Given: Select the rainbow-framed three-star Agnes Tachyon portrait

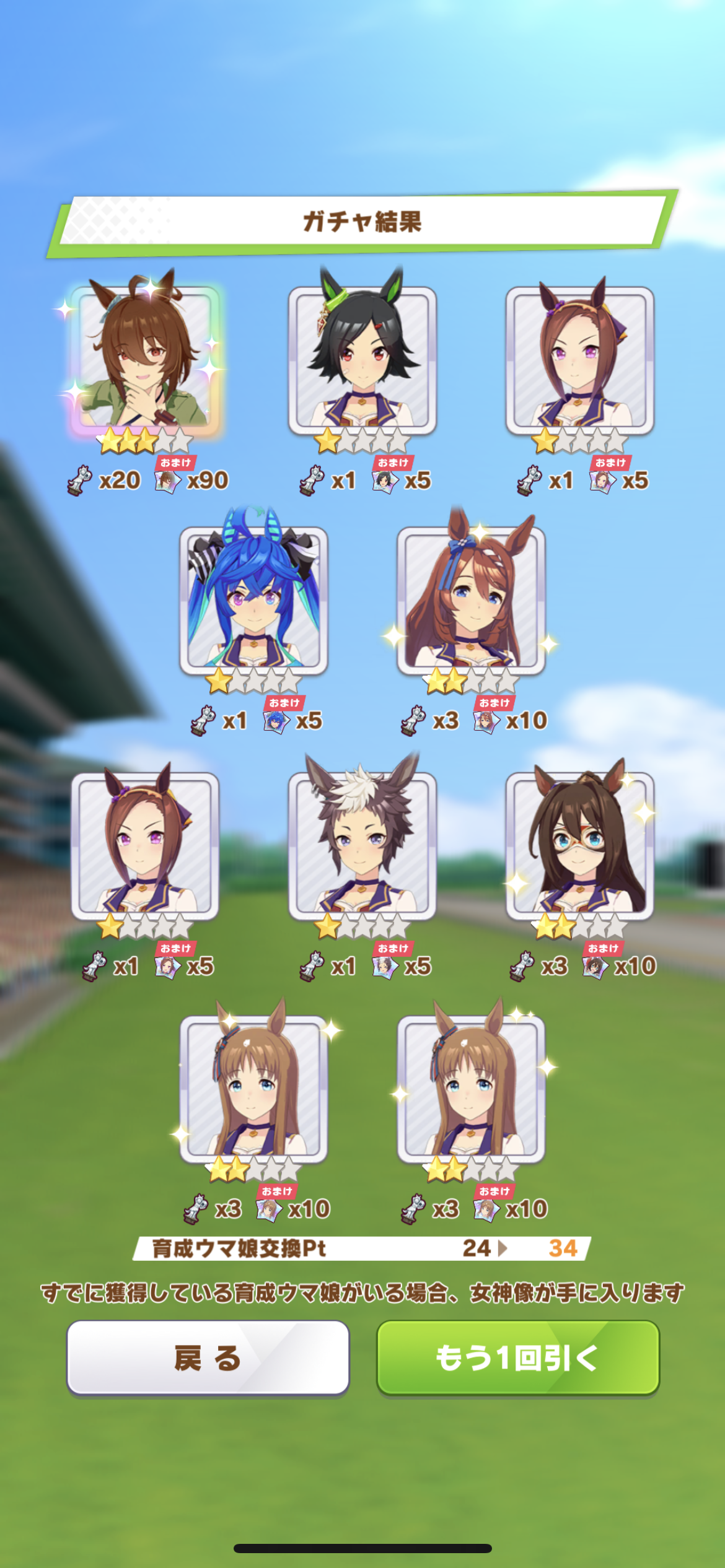Looking at the screenshot, I should 145,360.
